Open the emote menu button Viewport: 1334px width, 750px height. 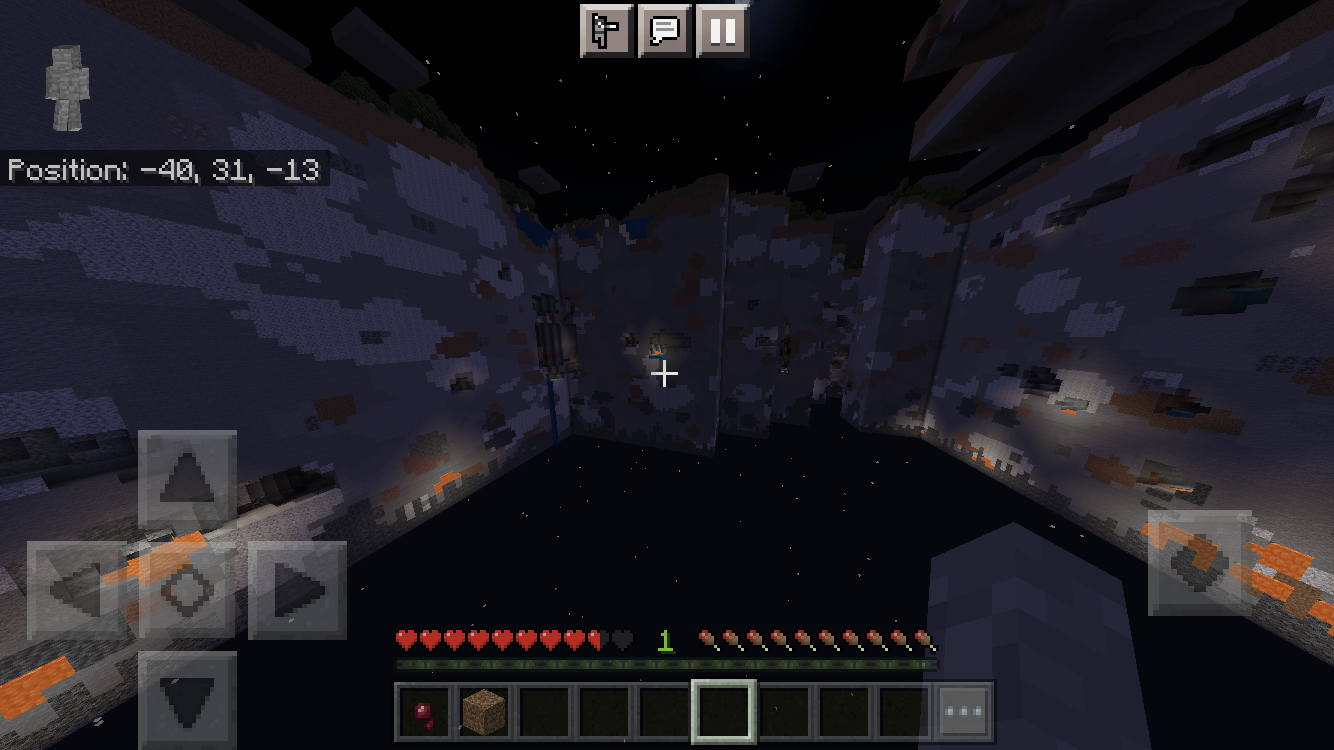(607, 31)
